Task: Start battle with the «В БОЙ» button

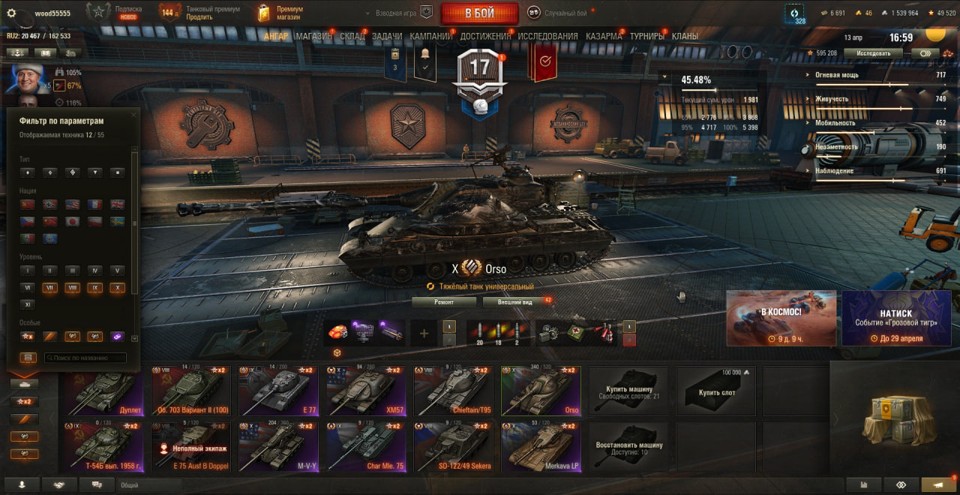Action: tap(479, 13)
